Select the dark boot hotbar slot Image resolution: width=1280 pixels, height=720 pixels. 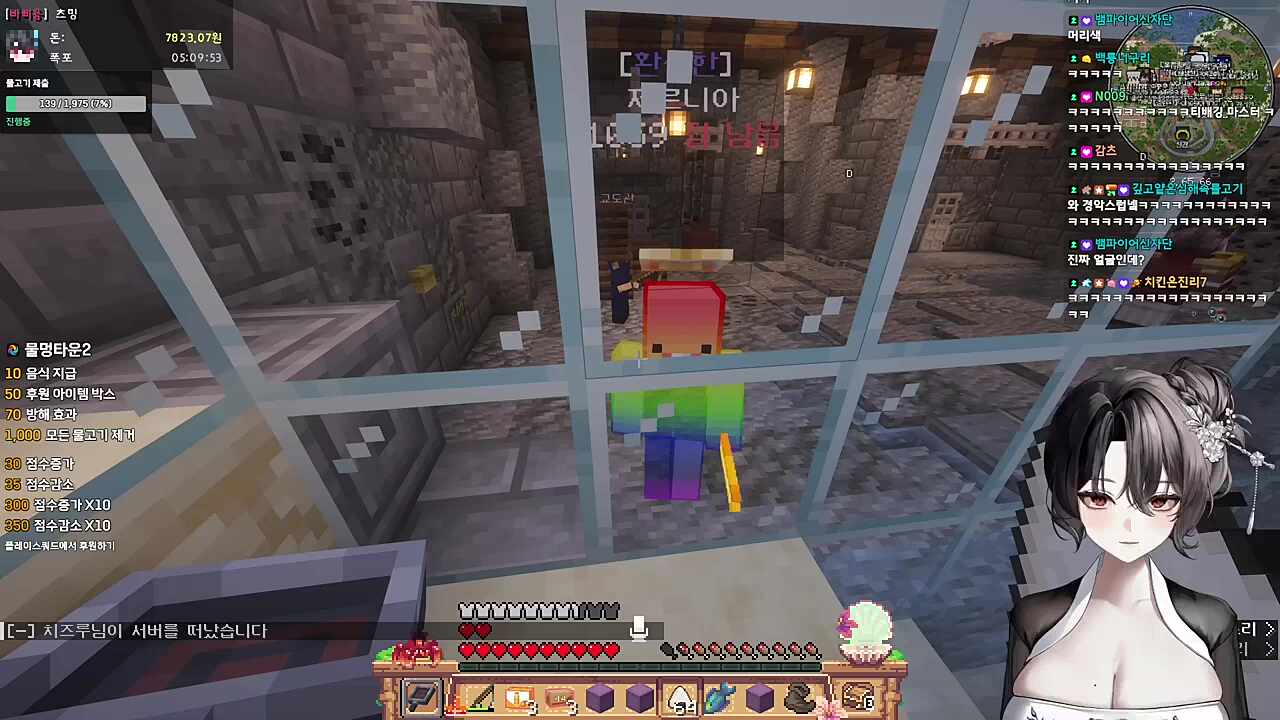pyautogui.click(x=799, y=697)
